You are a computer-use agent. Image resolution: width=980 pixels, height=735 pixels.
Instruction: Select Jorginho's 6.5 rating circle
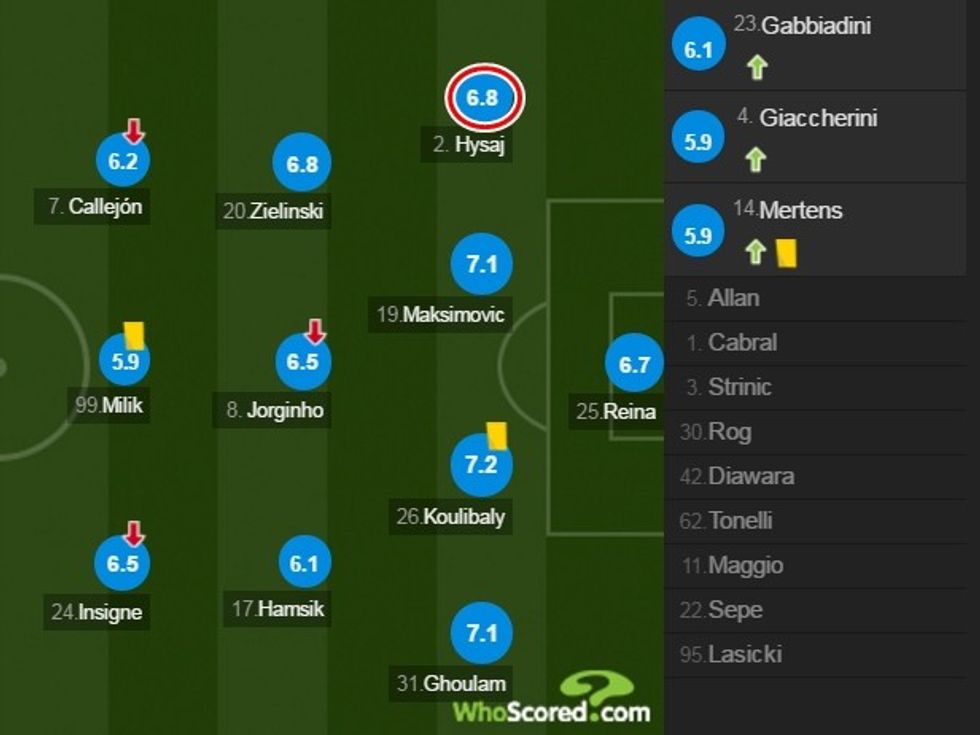coord(302,362)
